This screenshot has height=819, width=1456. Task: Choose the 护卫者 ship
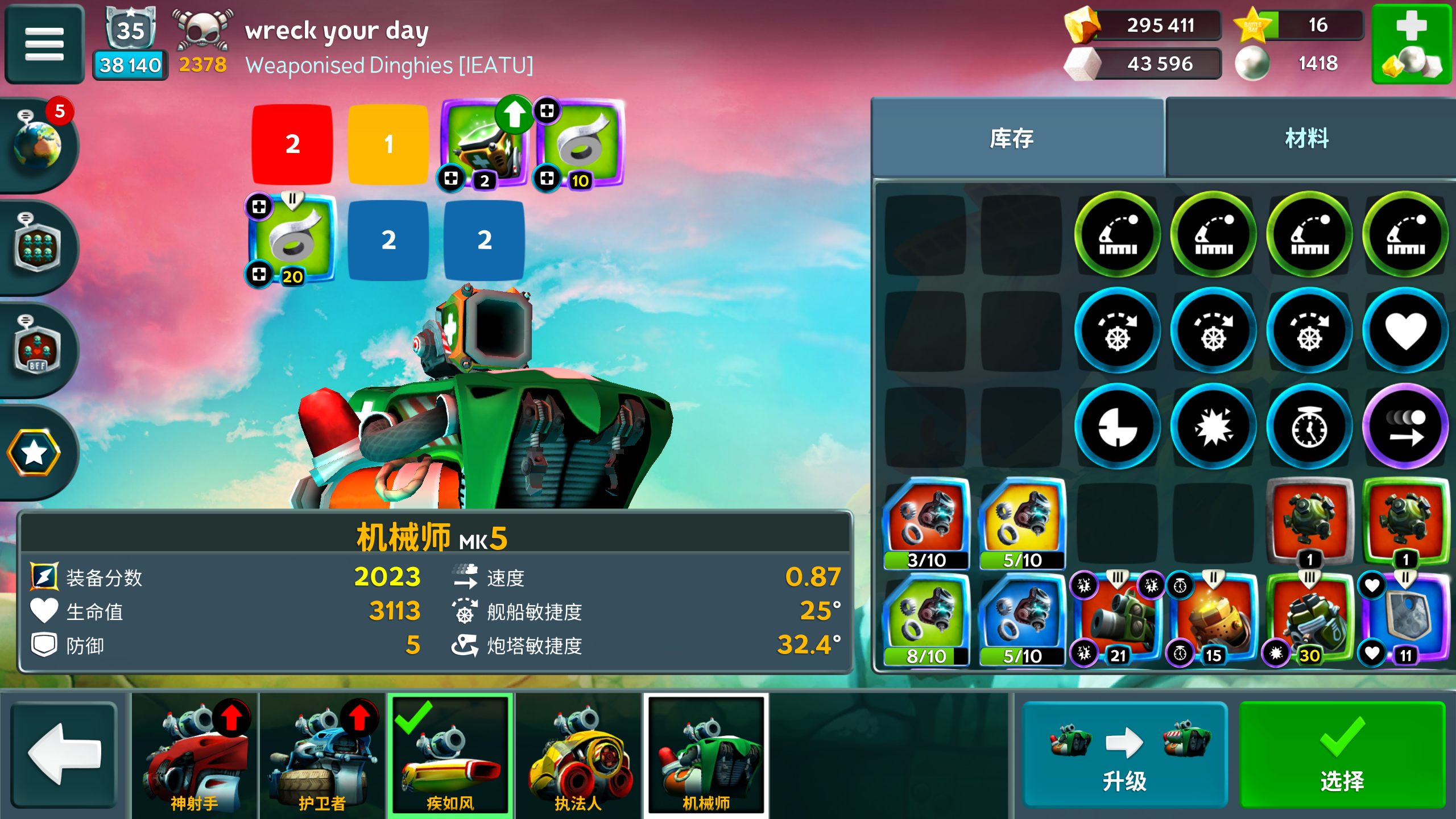click(322, 755)
